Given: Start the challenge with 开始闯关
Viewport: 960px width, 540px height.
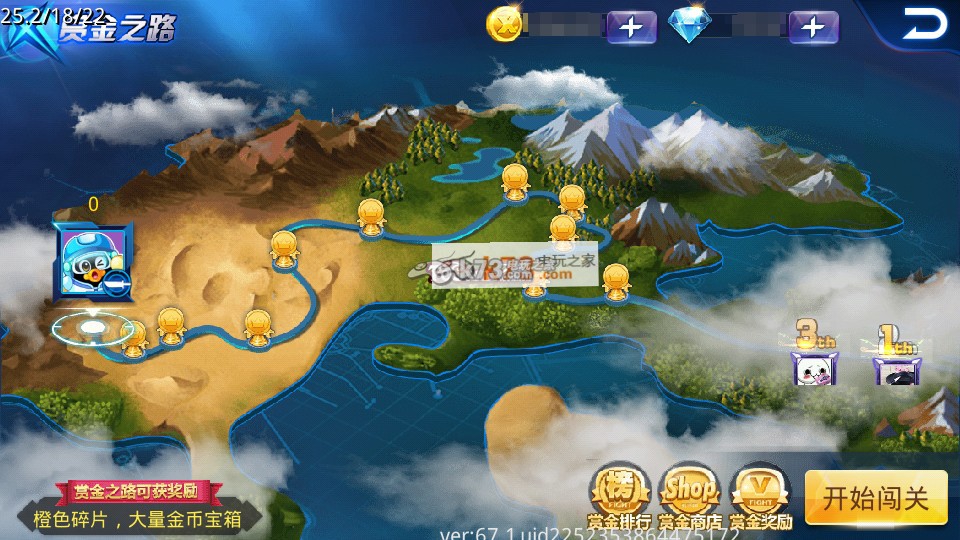Looking at the screenshot, I should [875, 497].
